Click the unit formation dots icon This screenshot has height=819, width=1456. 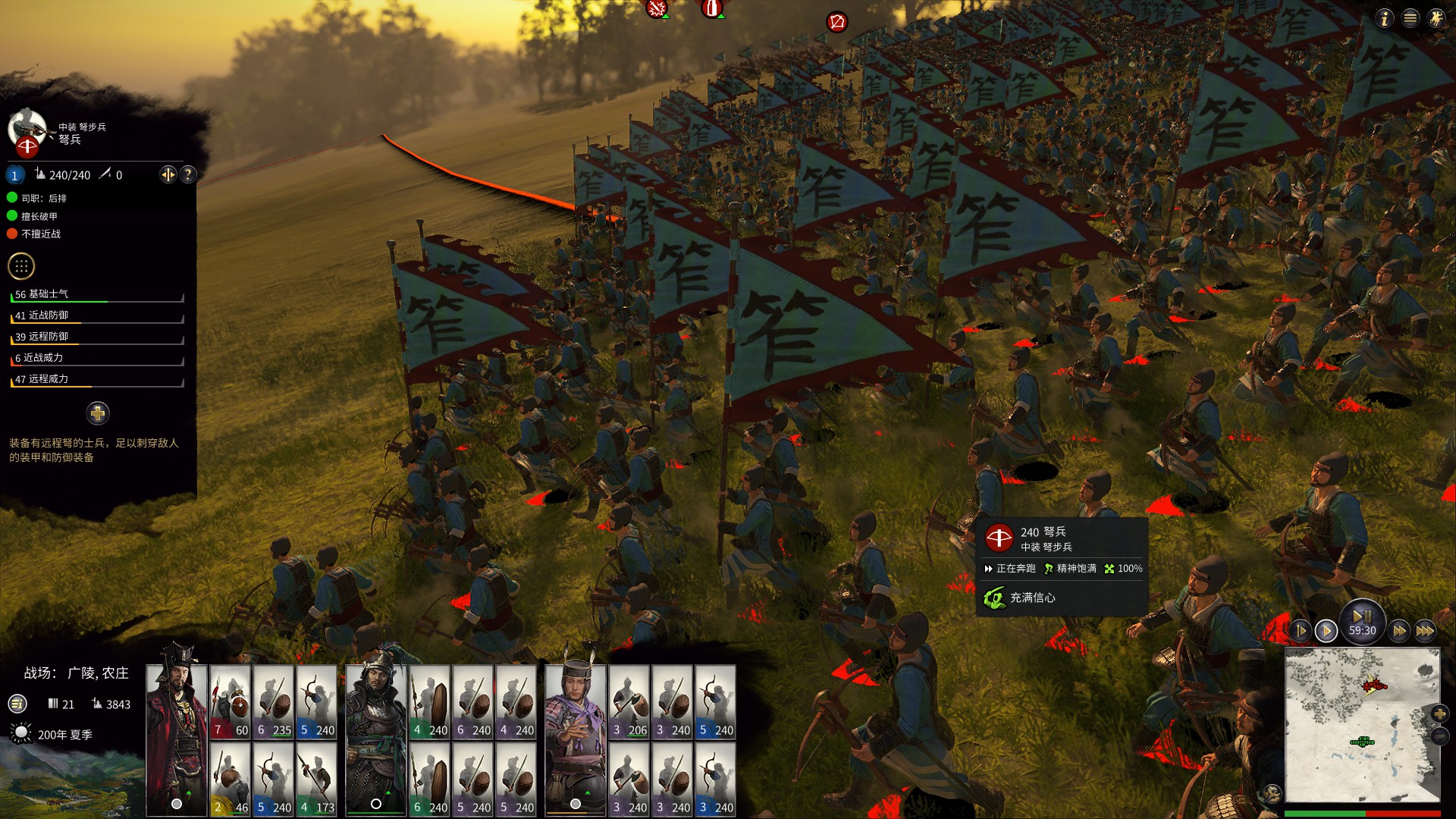coord(21,266)
